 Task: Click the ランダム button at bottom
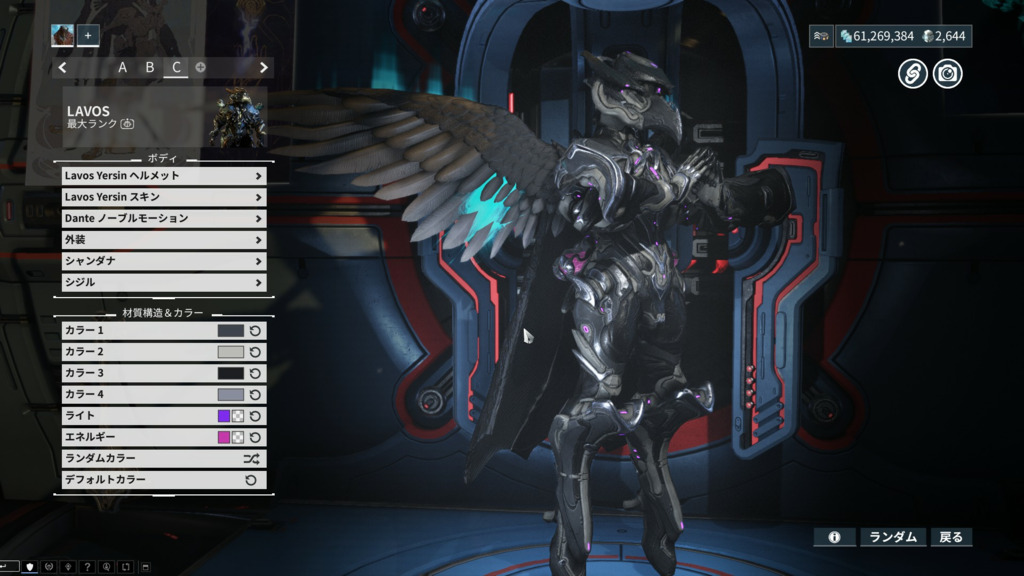[893, 537]
